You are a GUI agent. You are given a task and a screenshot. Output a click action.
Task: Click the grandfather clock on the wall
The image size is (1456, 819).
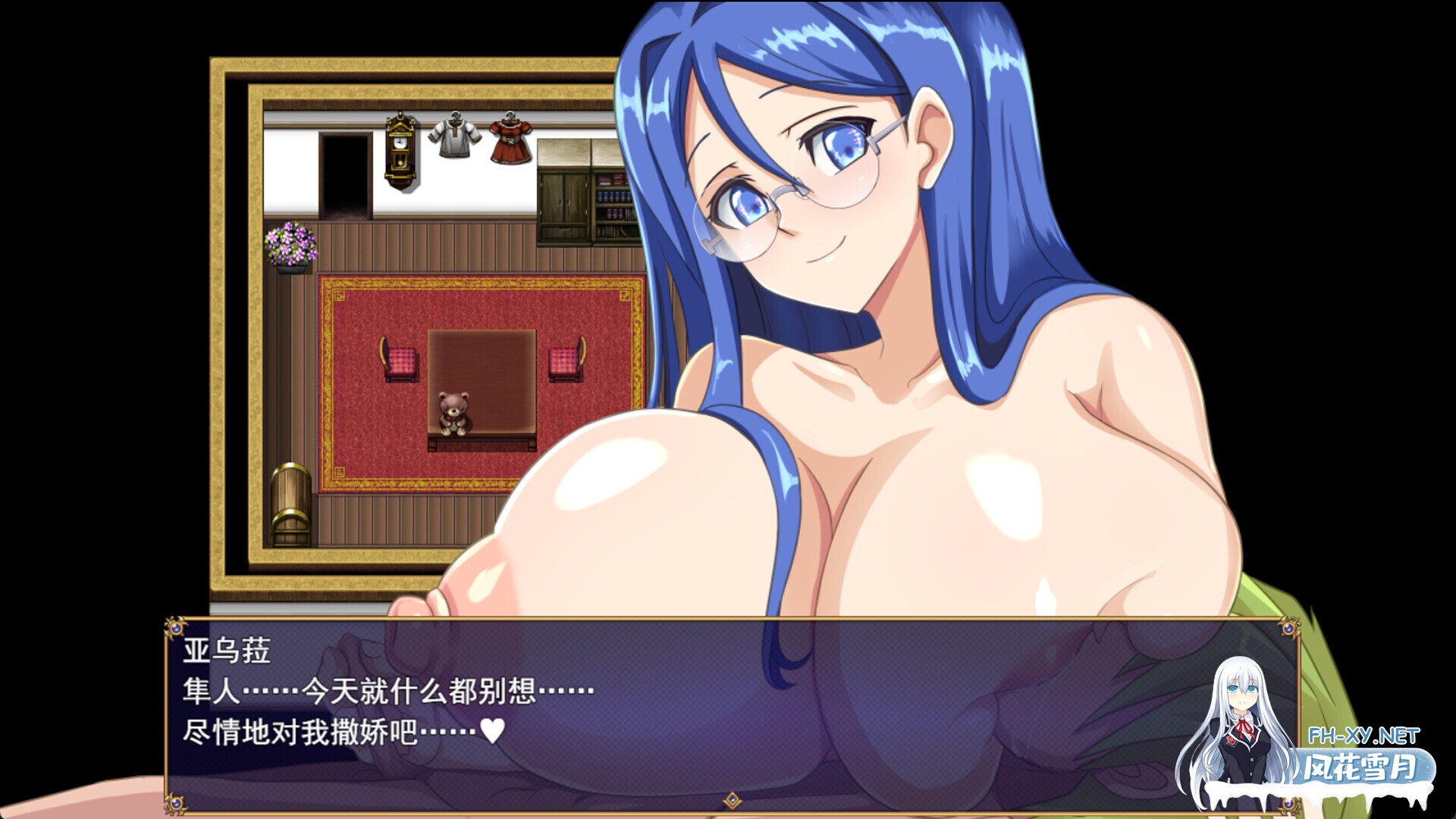point(401,150)
